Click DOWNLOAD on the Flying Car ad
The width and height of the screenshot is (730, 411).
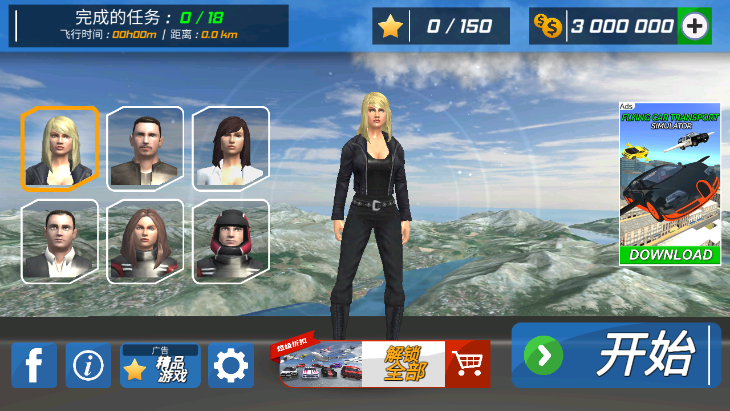[x=670, y=254]
